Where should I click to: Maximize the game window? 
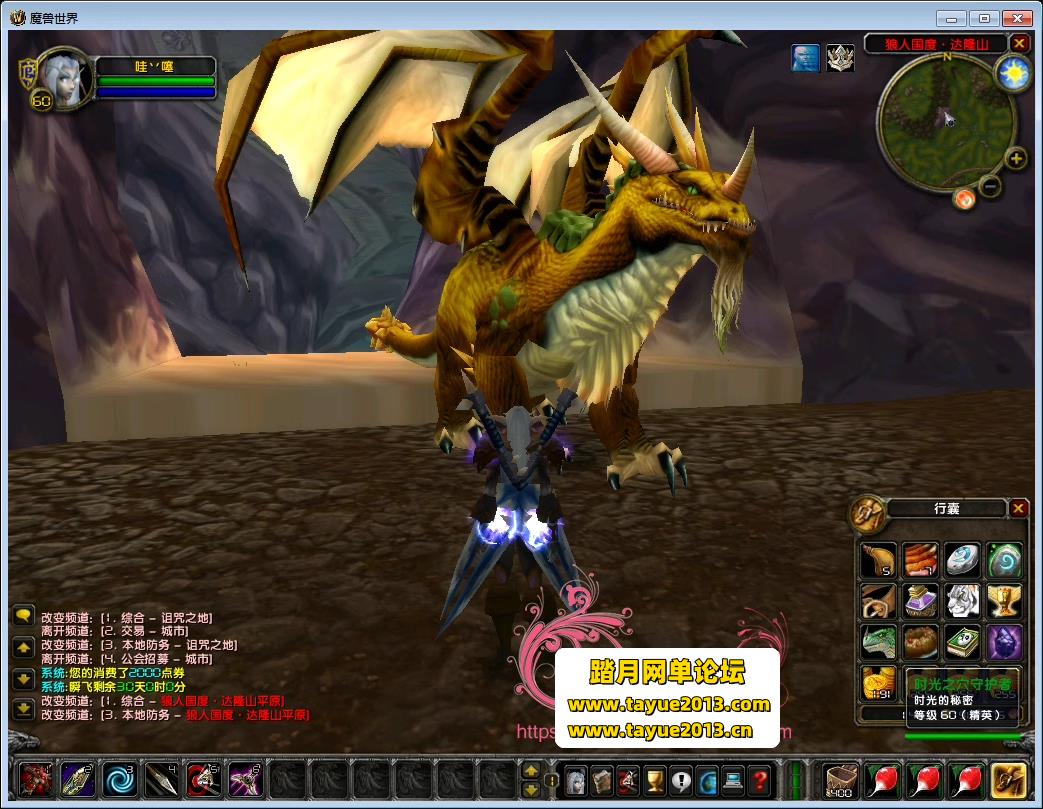click(x=985, y=18)
